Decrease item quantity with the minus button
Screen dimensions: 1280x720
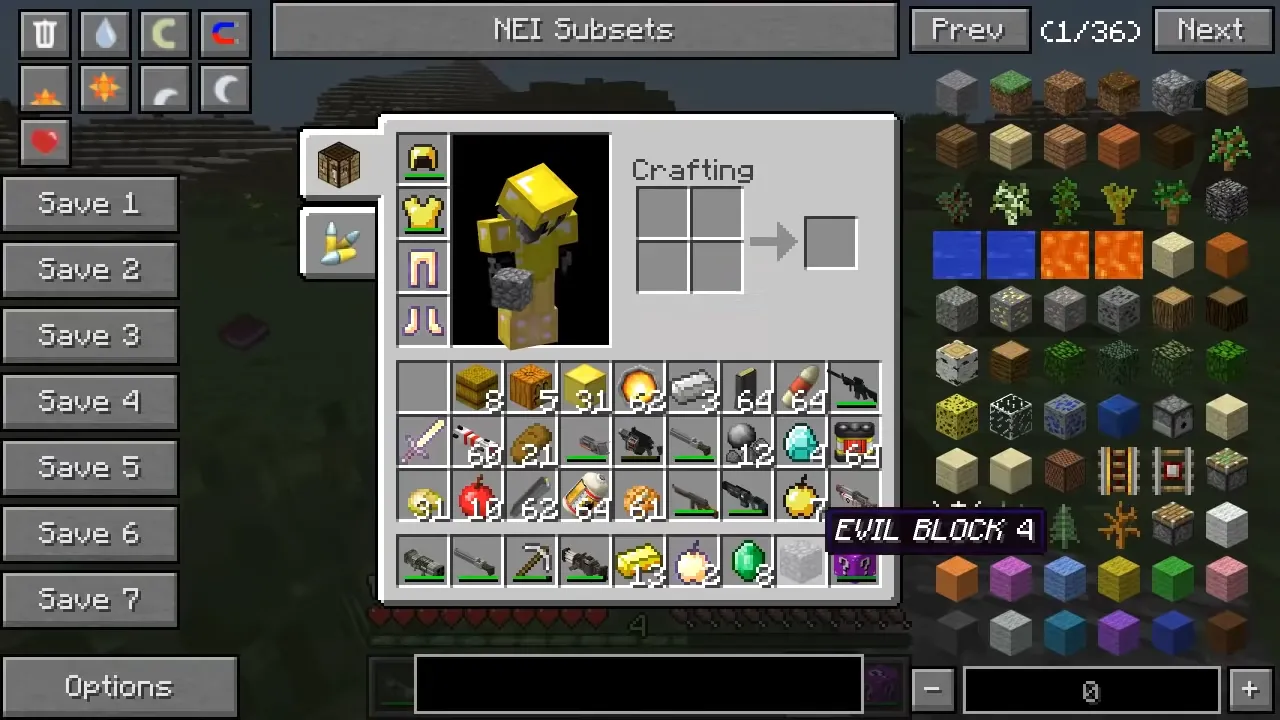pyautogui.click(x=932, y=689)
